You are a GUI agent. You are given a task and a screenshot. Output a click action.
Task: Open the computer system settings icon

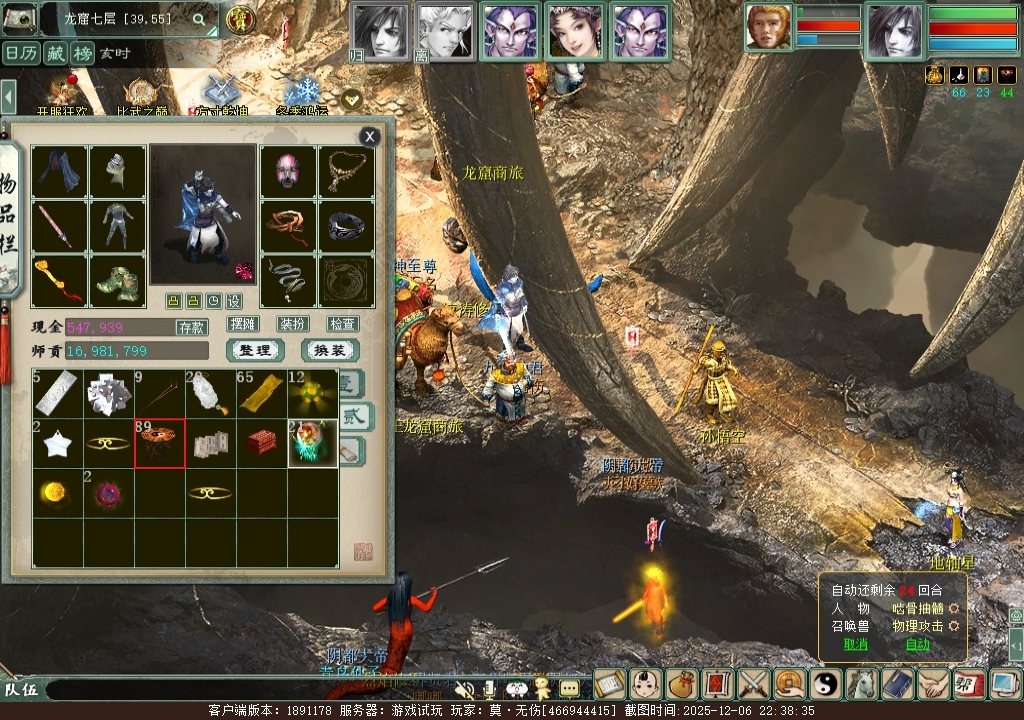tap(1003, 684)
